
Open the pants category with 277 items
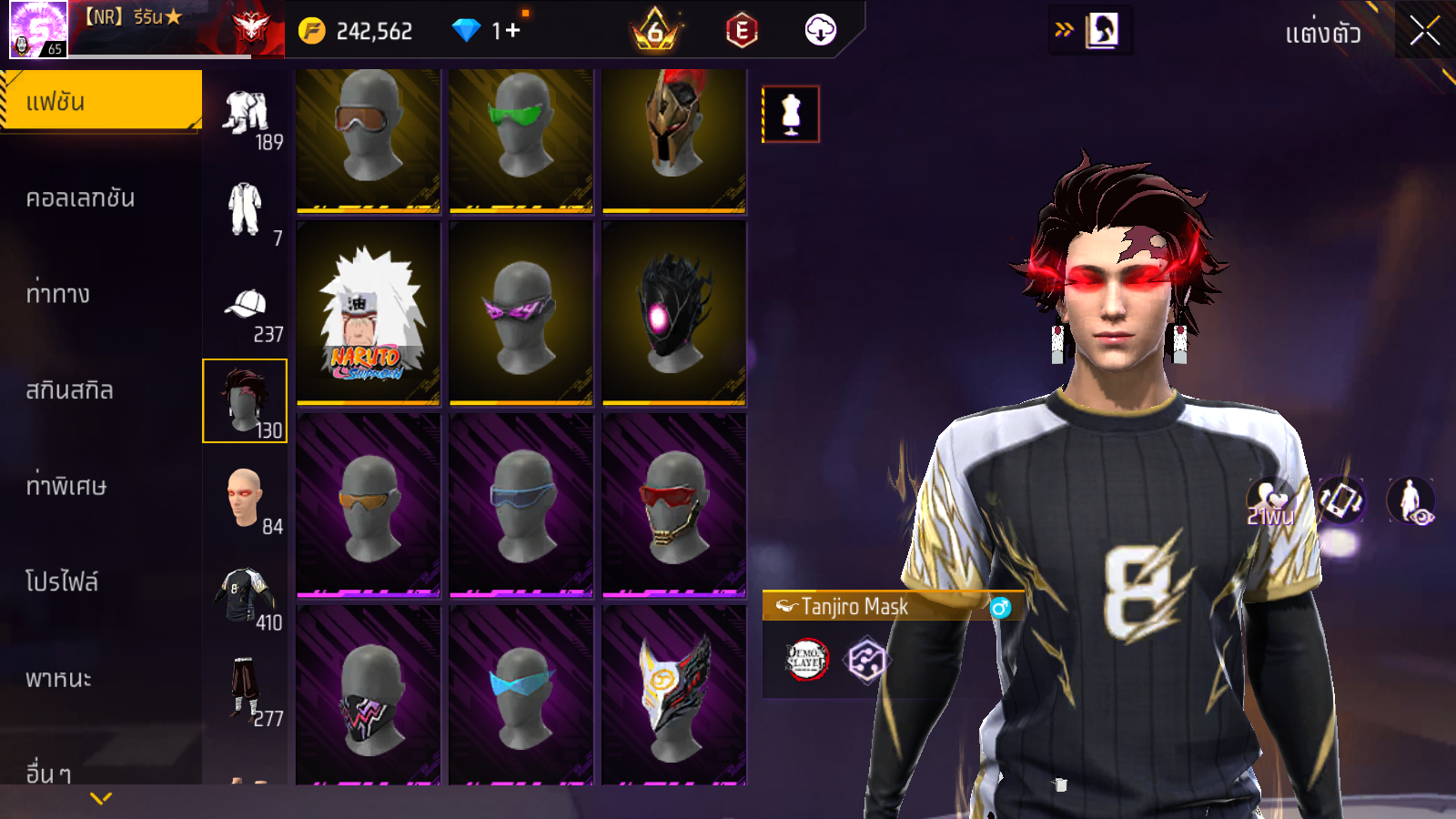pyautogui.click(x=245, y=693)
